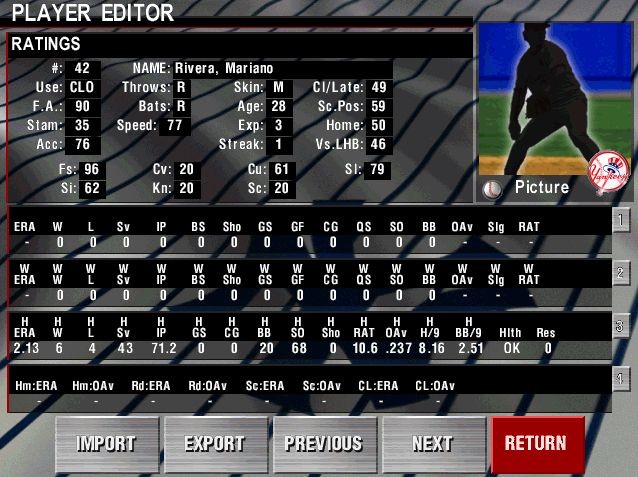The height and width of the screenshot is (477, 638).
Task: Edit the Speed rating 77
Action: coord(175,125)
